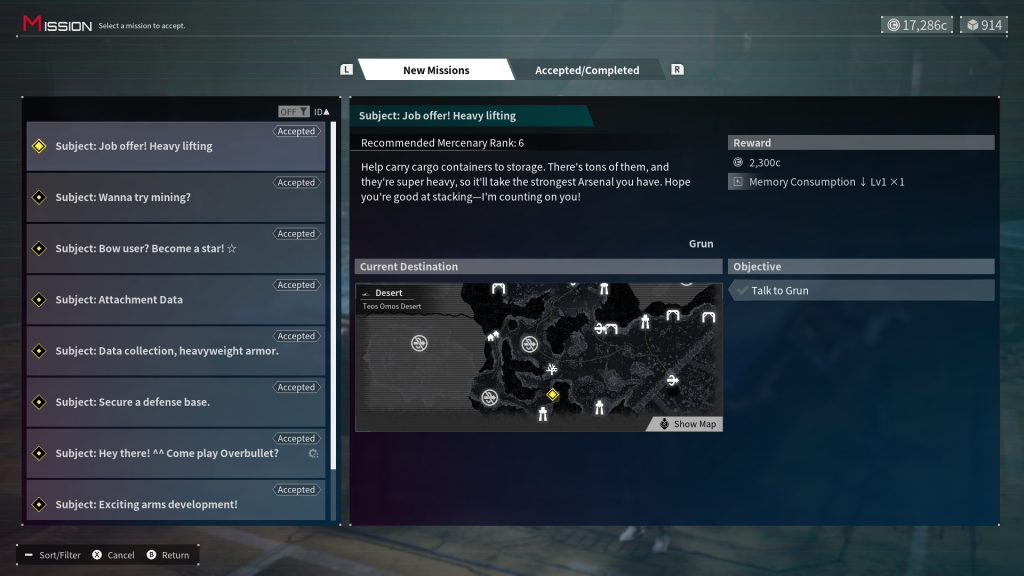Select the "Talk to Grun" objective

click(862, 290)
